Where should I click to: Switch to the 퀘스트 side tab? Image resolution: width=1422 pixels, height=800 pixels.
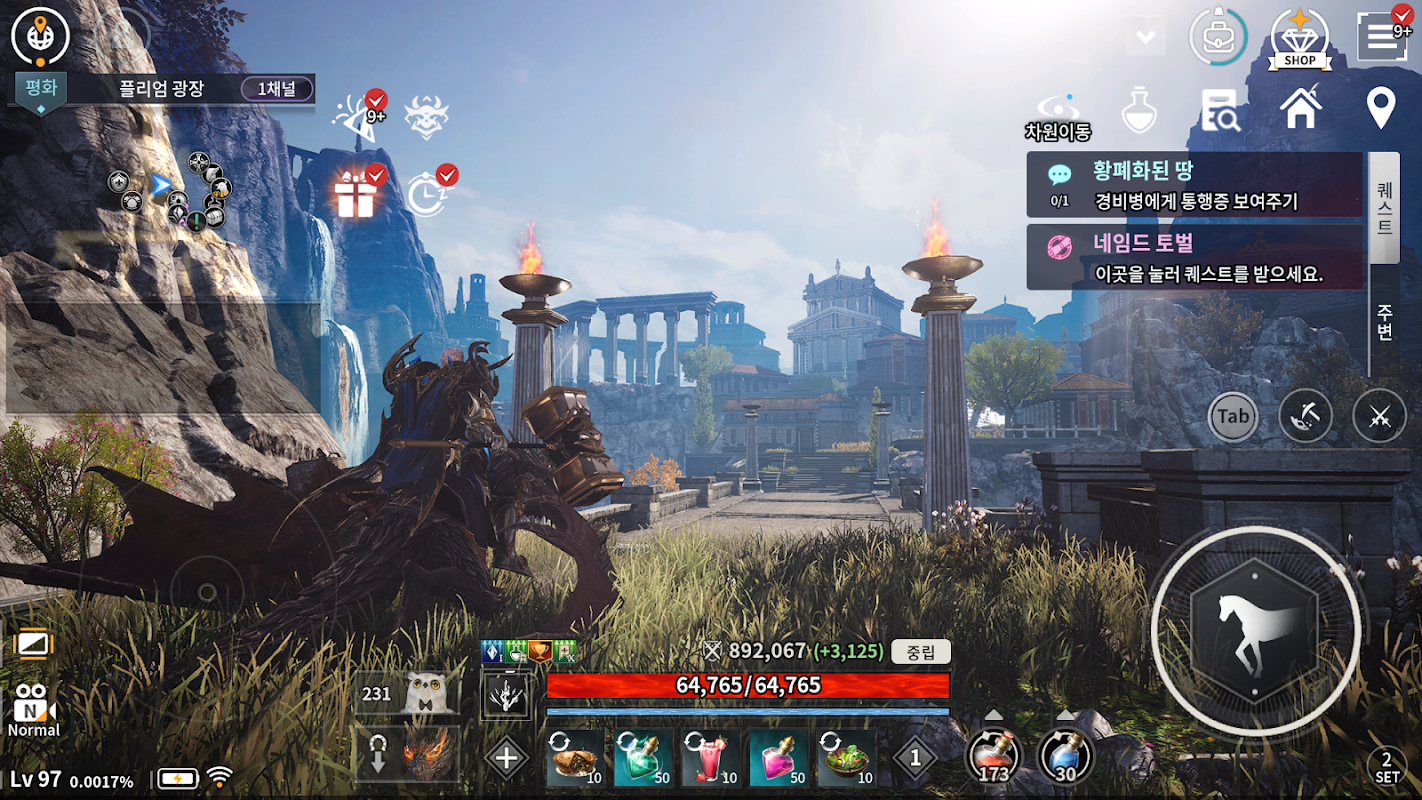click(x=1384, y=207)
